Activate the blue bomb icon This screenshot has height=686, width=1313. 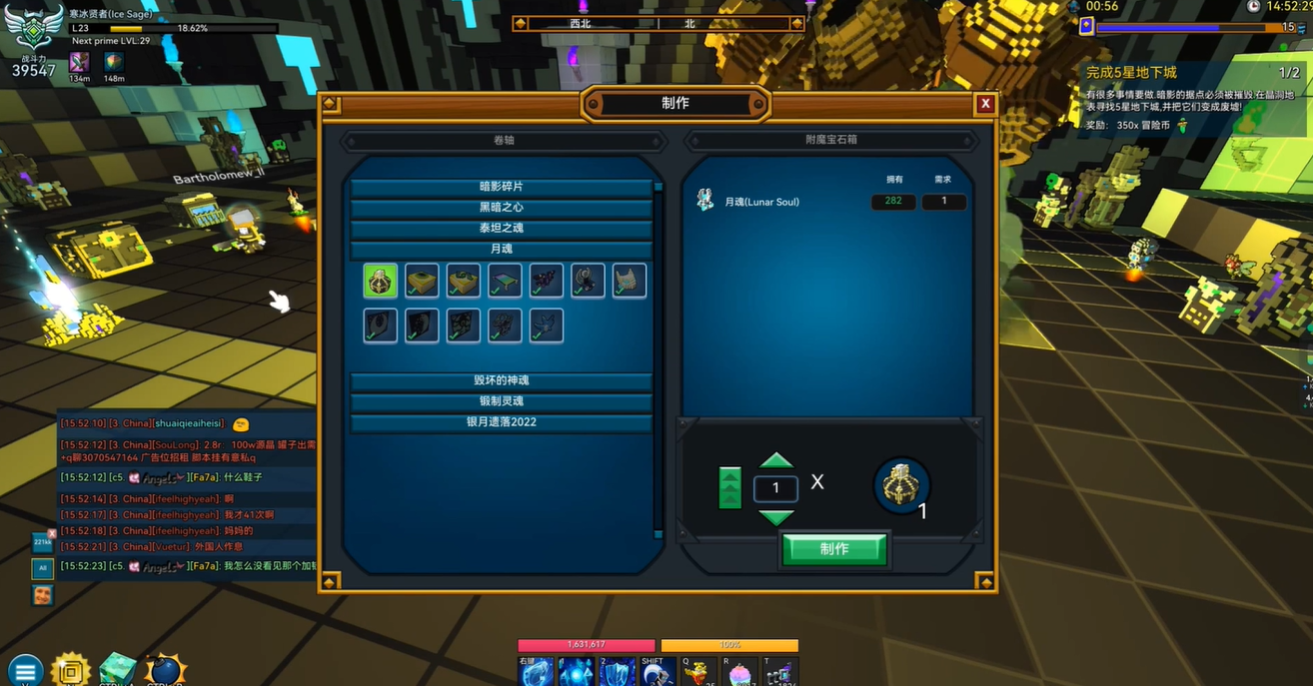(164, 670)
